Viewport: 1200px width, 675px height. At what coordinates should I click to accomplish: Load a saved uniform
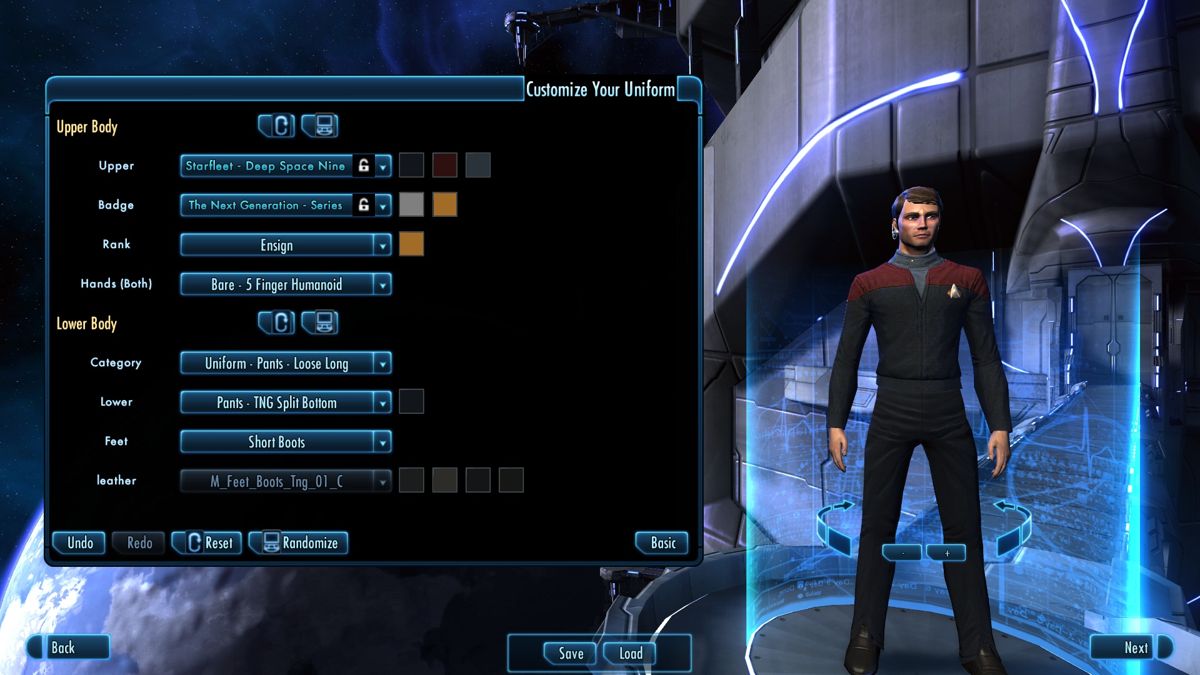[631, 653]
